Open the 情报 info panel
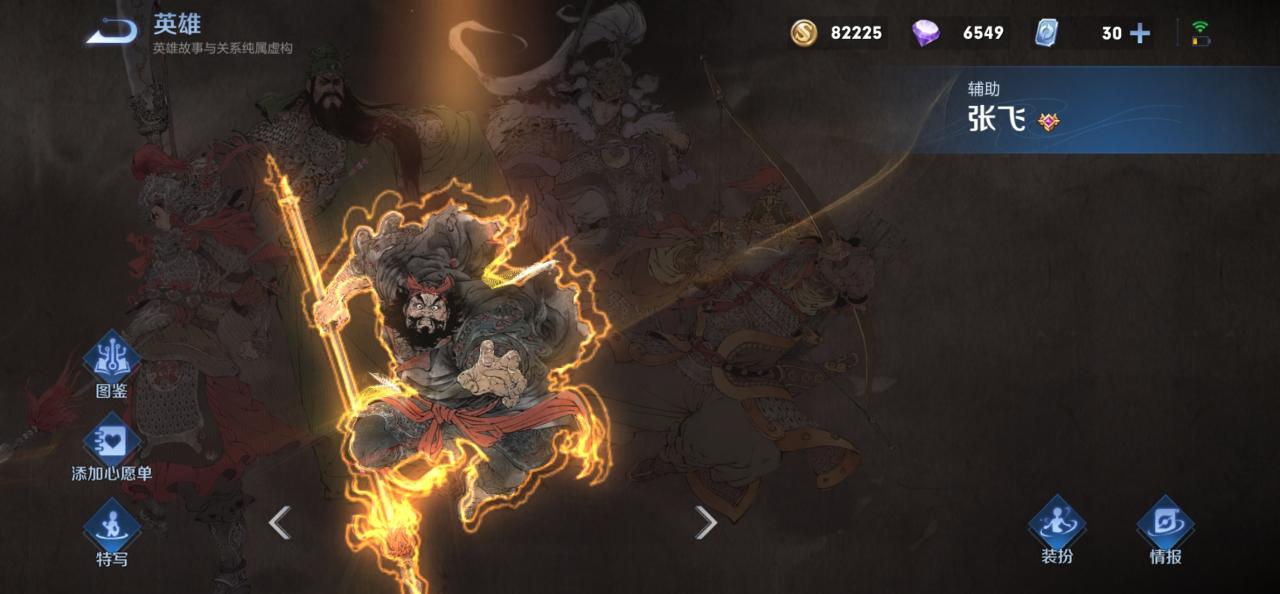 [1165, 527]
